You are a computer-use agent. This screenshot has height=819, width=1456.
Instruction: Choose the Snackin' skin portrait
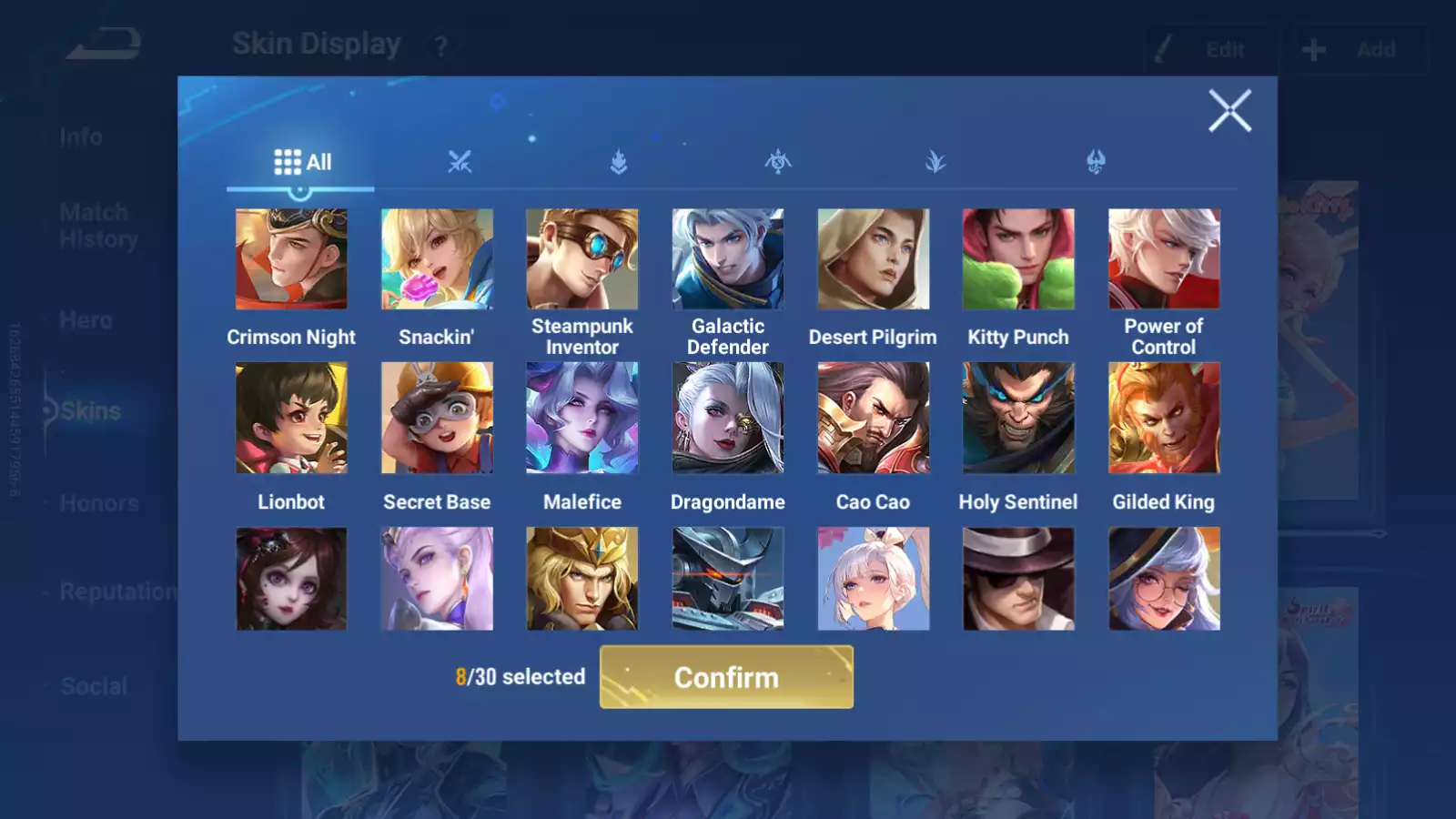[x=437, y=259]
